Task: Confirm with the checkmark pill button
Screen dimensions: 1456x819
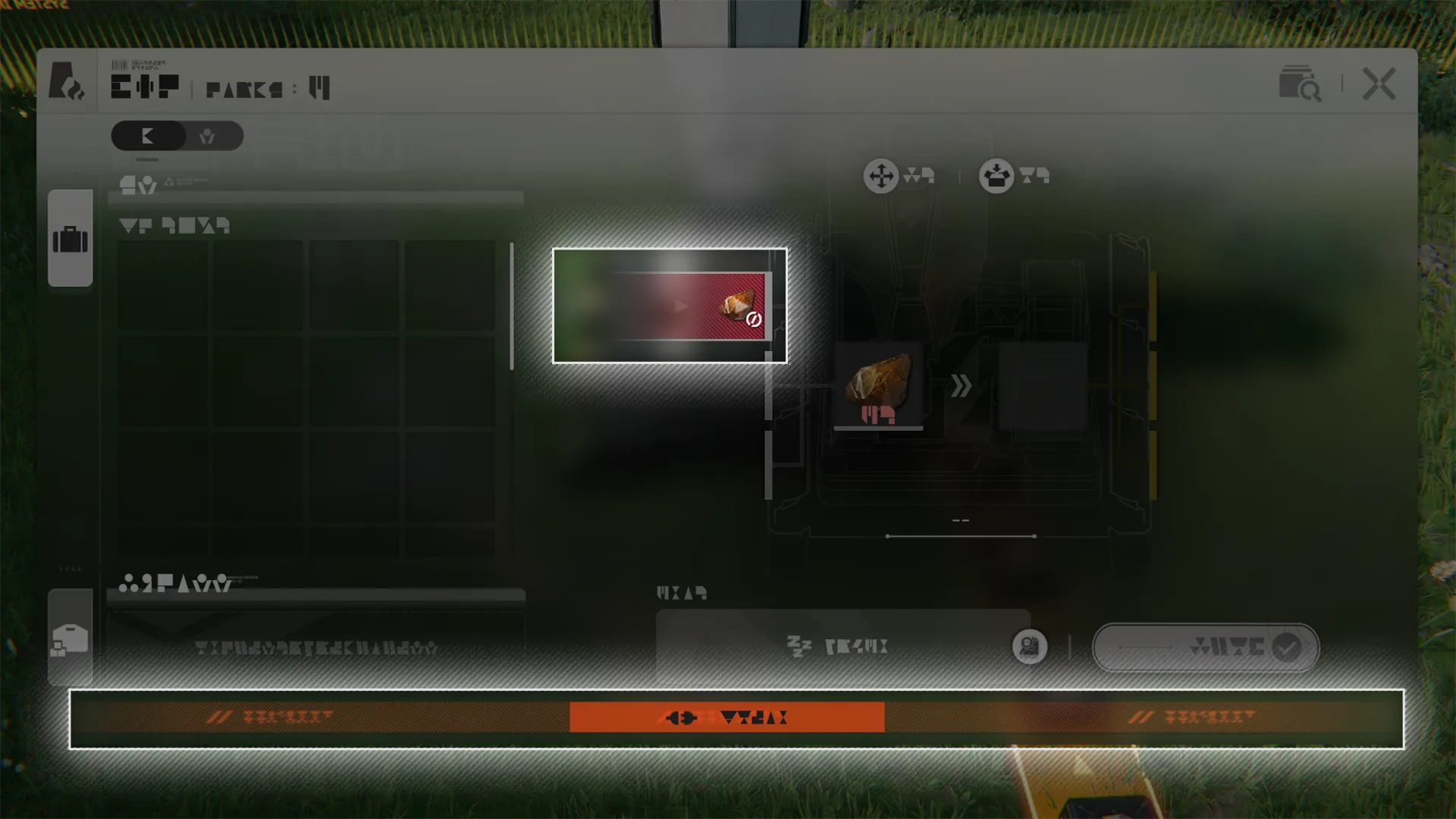Action: coord(1205,648)
